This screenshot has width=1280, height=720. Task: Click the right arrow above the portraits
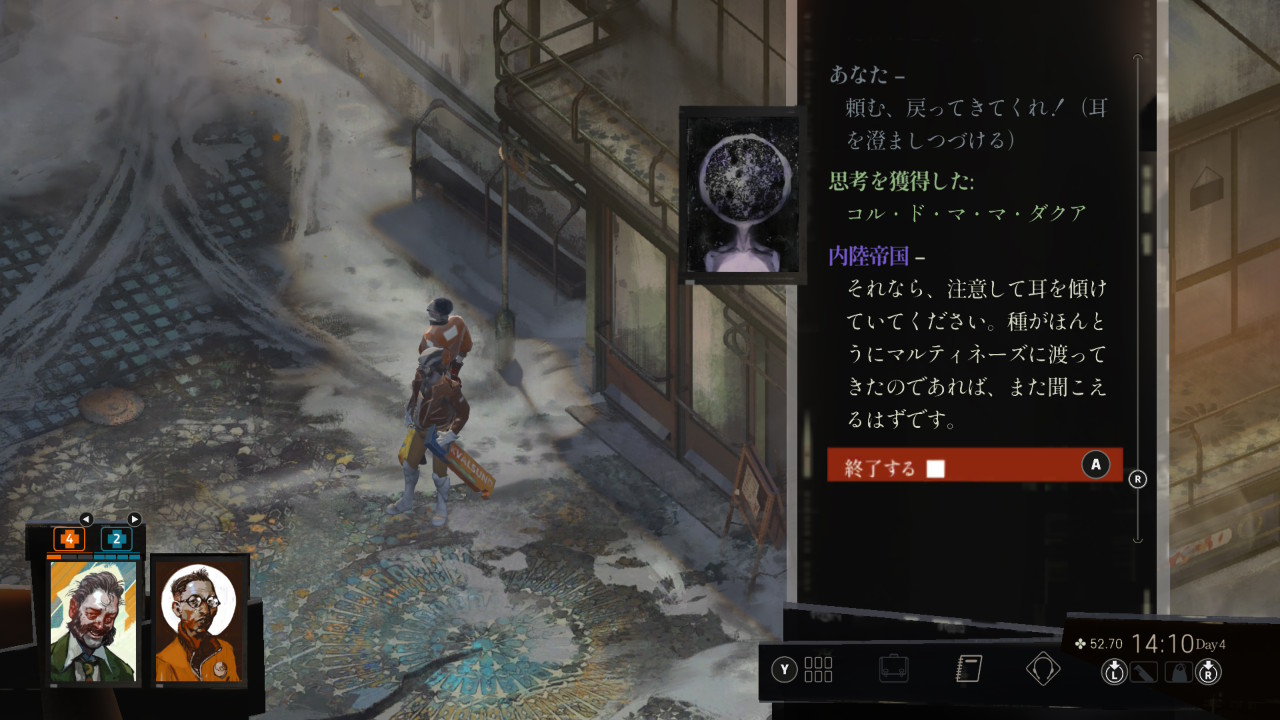[134, 519]
